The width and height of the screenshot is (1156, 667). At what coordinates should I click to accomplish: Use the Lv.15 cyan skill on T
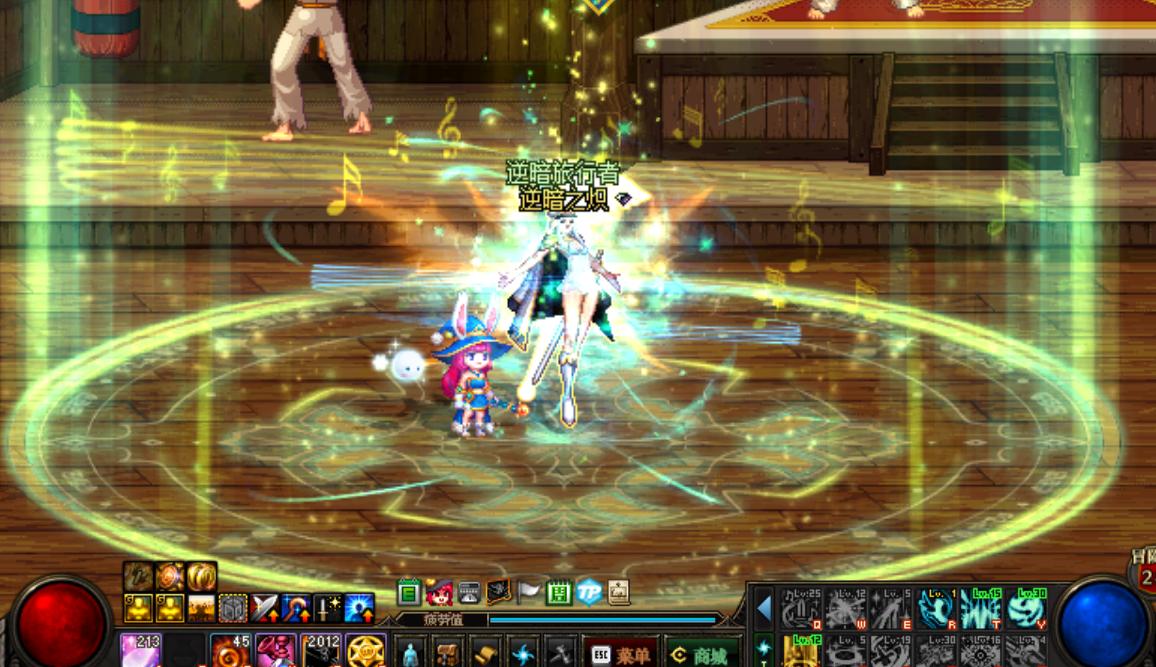pos(981,607)
